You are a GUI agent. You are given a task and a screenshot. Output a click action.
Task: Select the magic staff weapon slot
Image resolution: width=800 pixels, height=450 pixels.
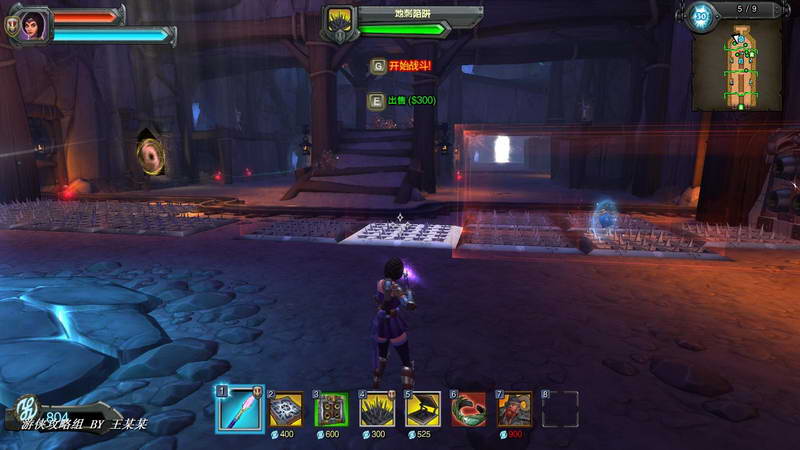[240, 409]
